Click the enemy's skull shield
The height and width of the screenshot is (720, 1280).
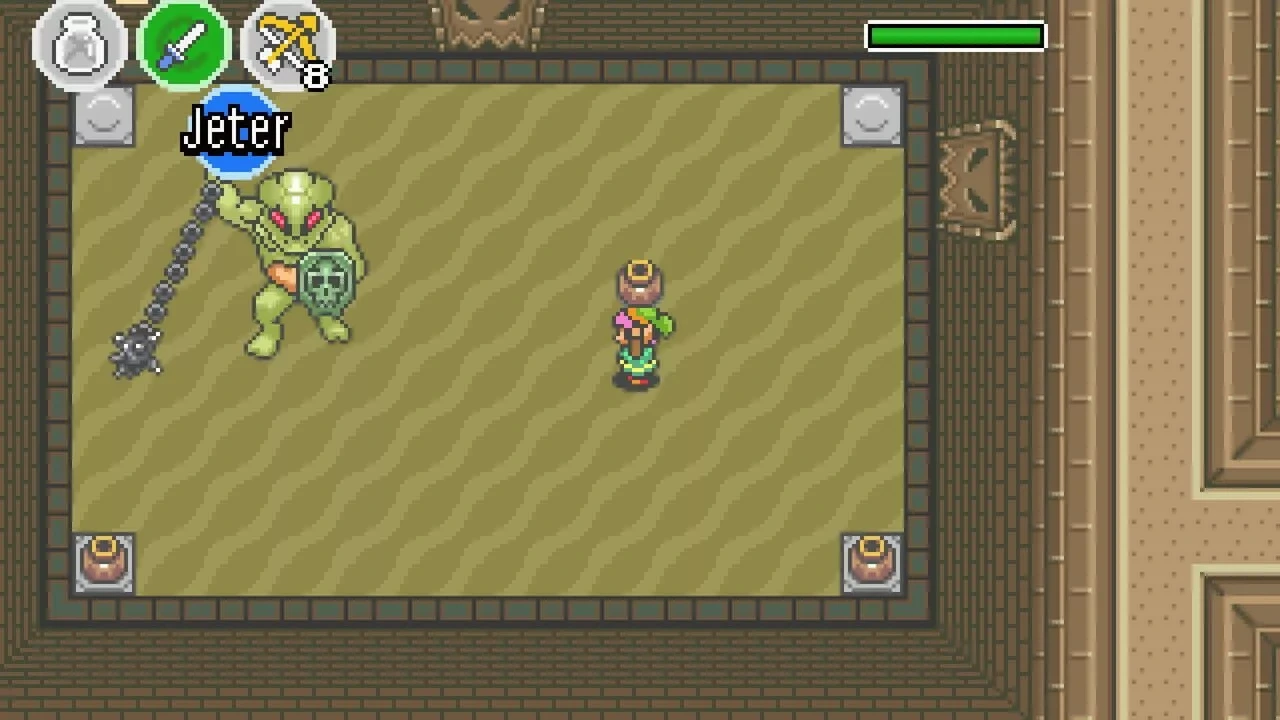pyautogui.click(x=330, y=283)
